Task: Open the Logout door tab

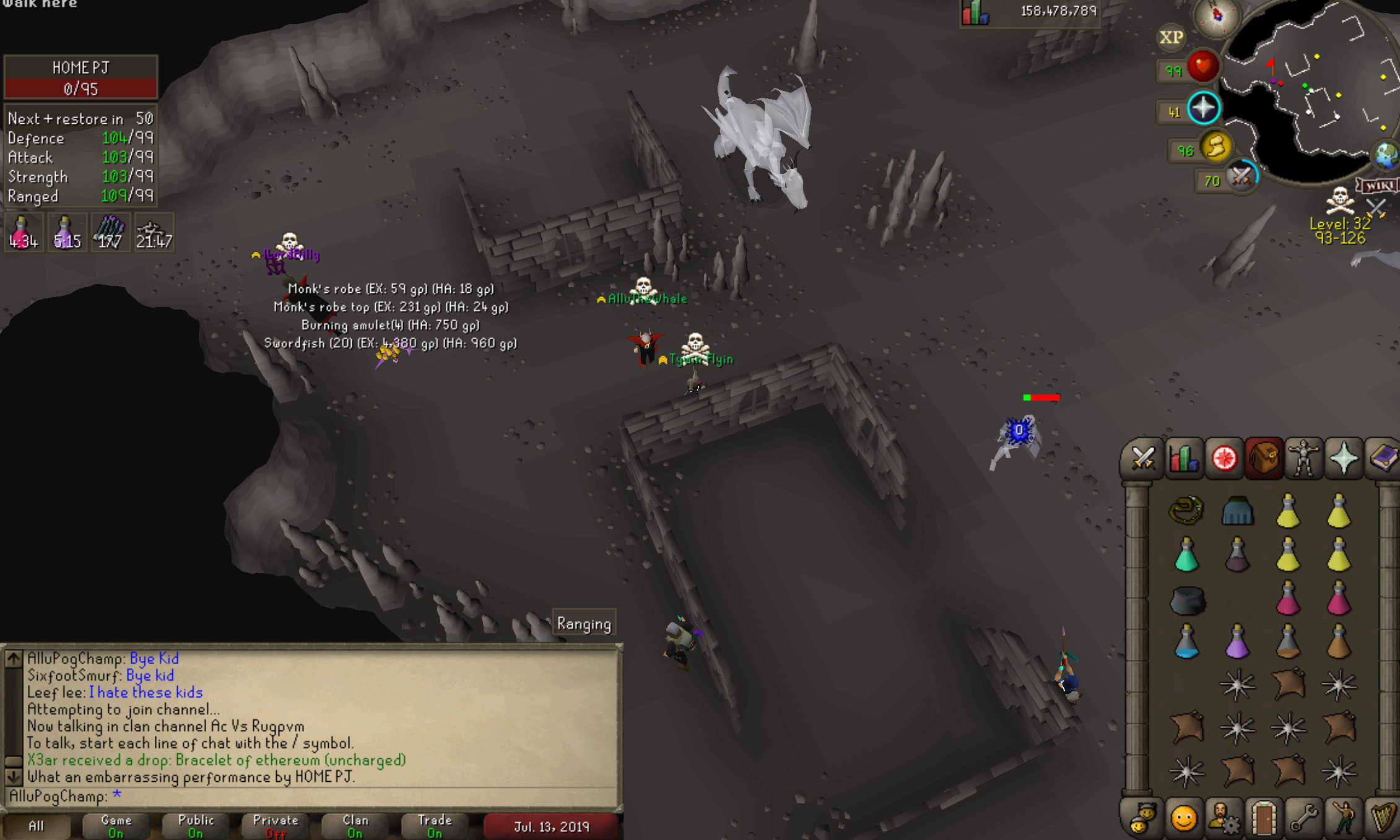Action: click(1264, 818)
